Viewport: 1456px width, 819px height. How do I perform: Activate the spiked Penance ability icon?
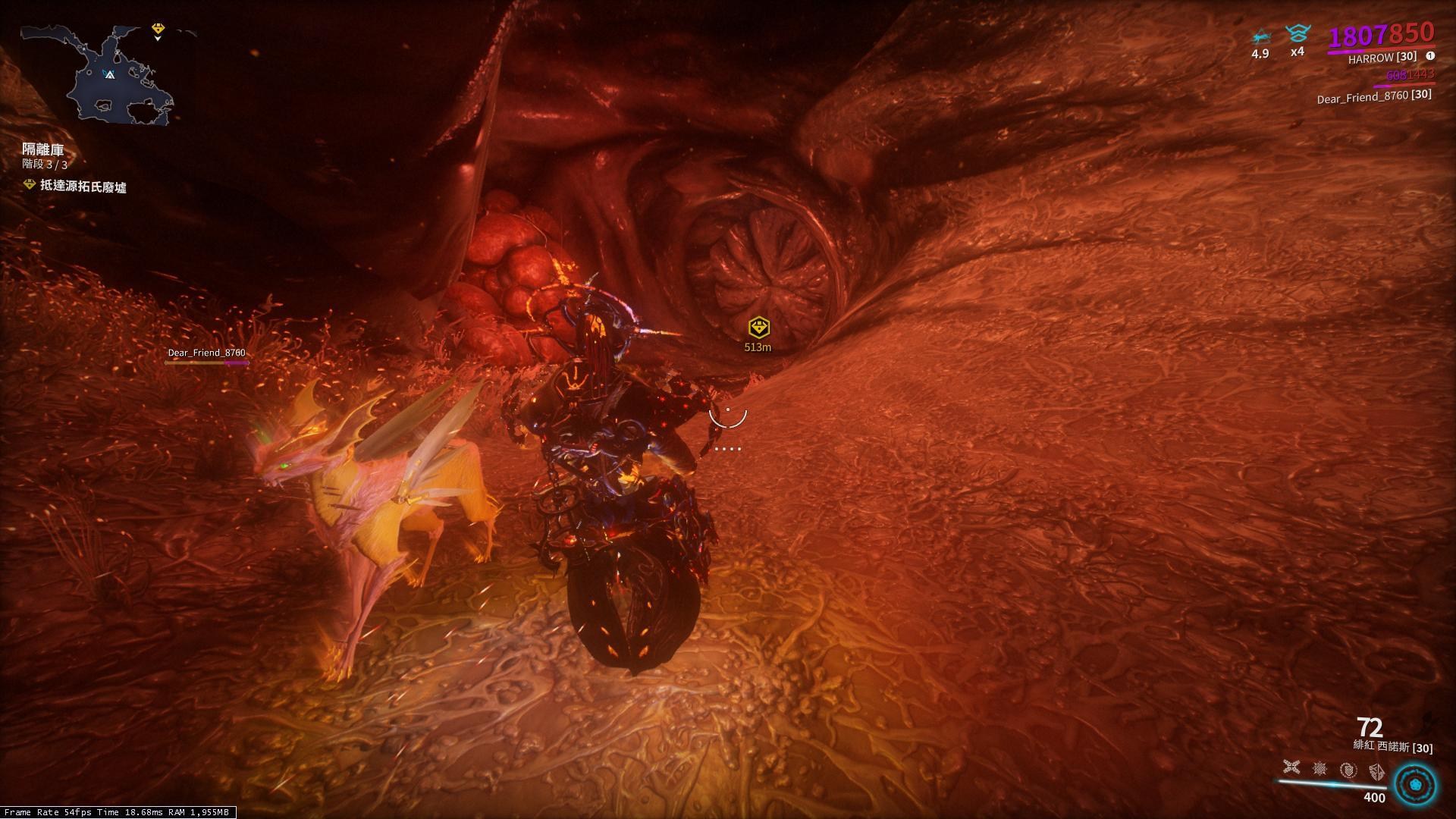pyautogui.click(x=1319, y=769)
